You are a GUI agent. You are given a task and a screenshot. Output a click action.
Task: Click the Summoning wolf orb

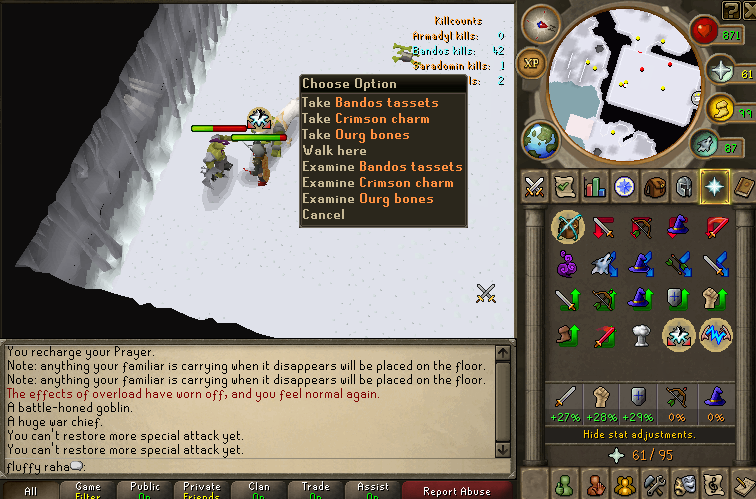pyautogui.click(x=705, y=146)
